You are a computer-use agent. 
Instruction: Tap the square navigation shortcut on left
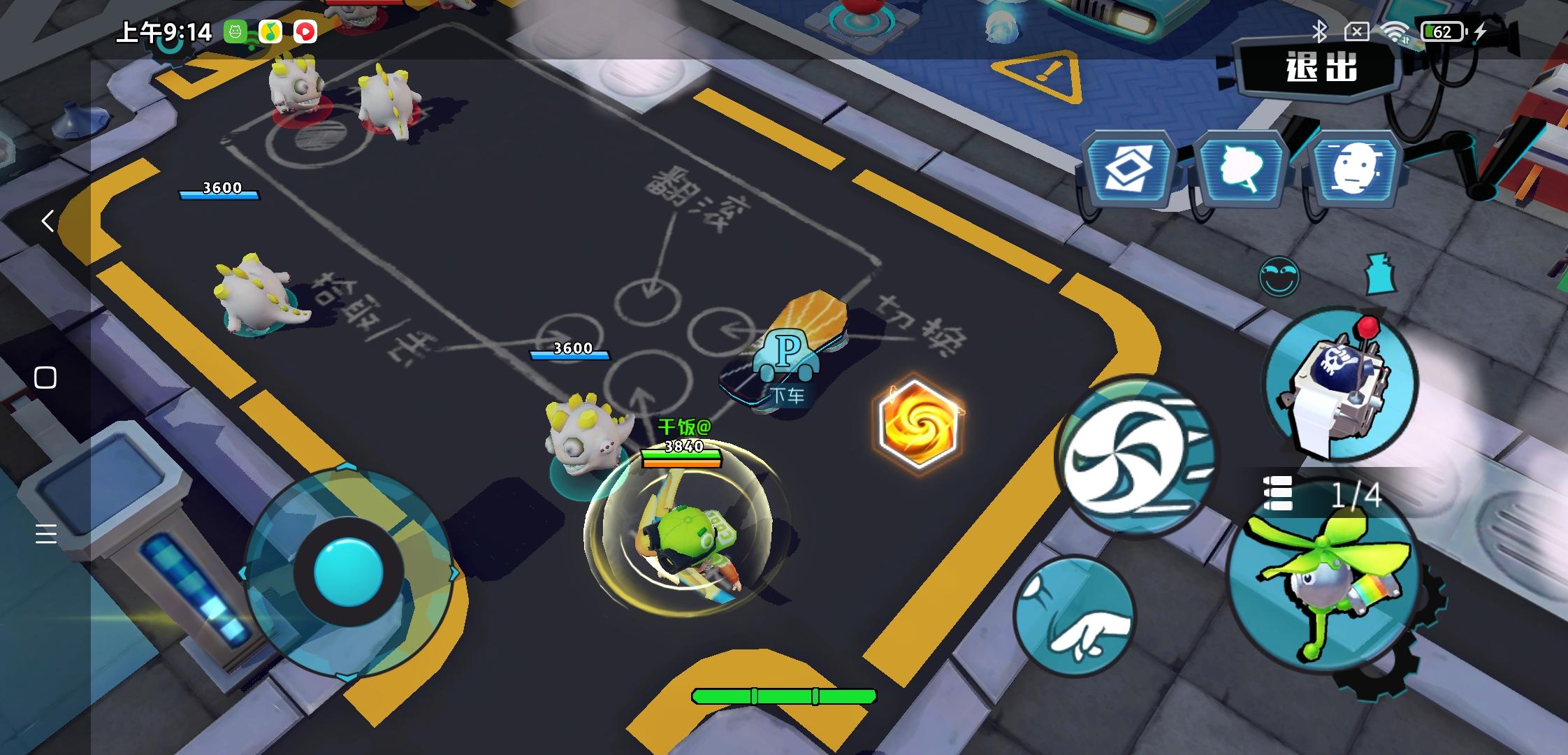point(46,376)
